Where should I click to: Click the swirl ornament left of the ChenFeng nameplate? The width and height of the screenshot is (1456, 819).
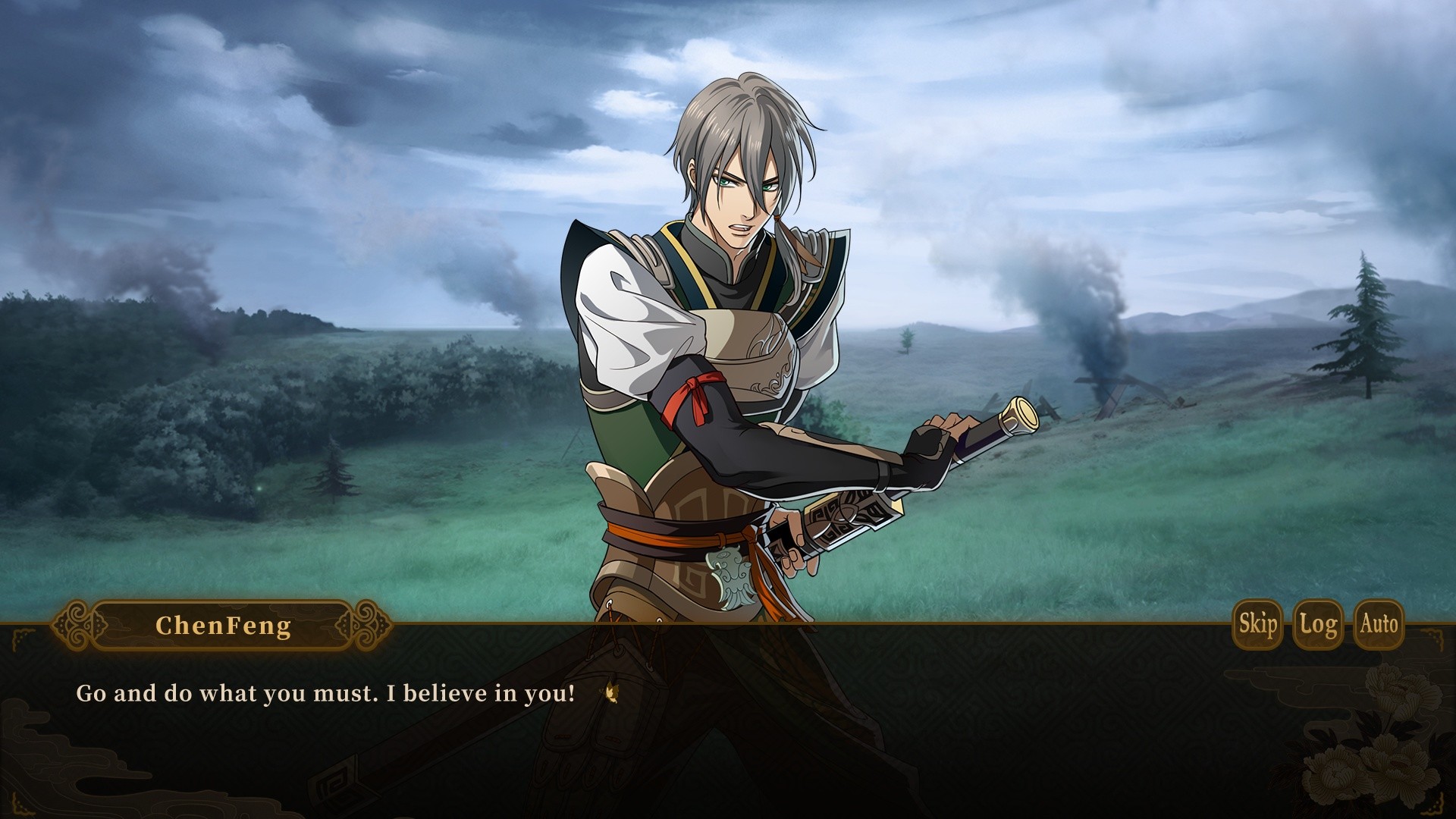(x=75, y=623)
